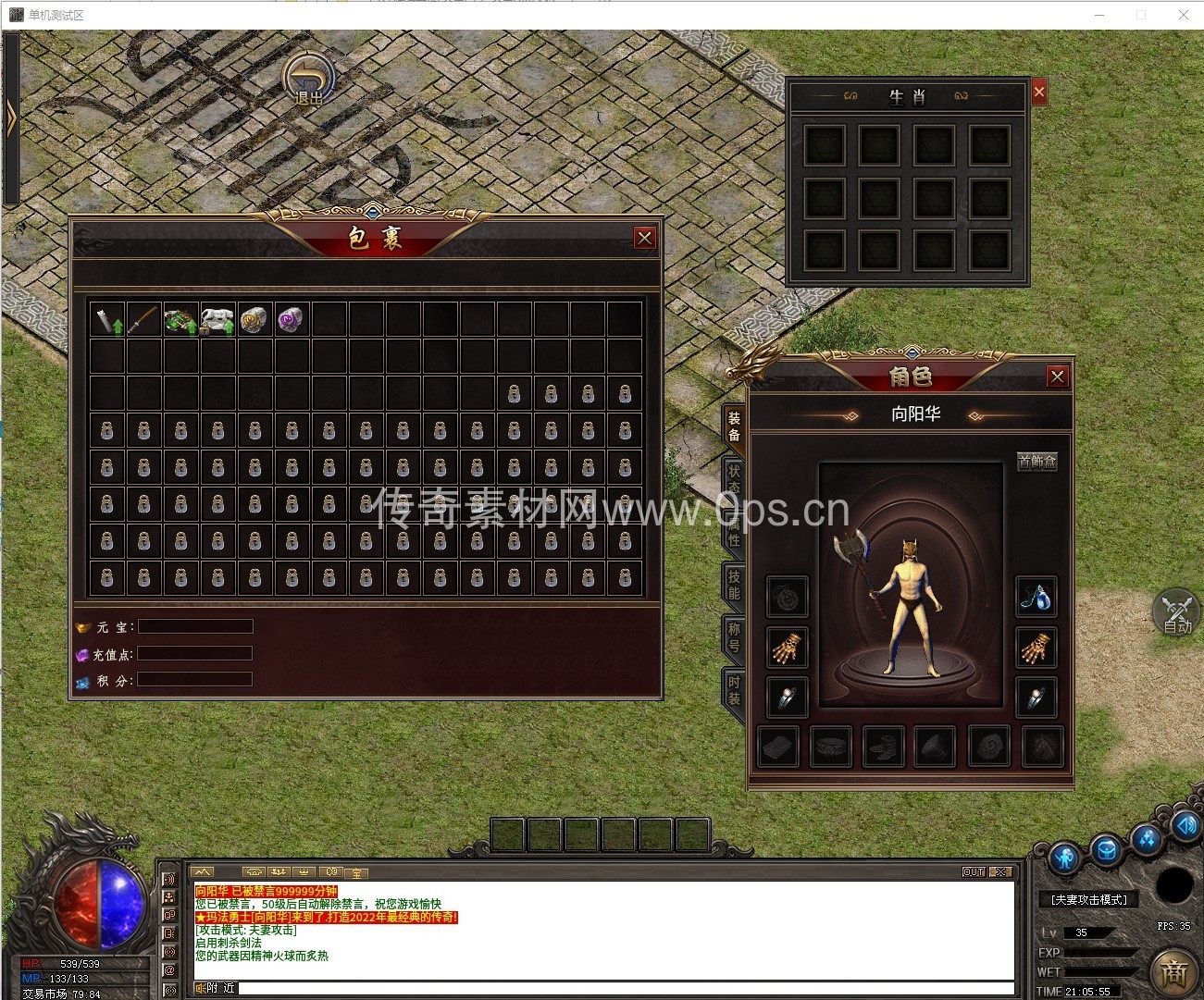Image resolution: width=1204 pixels, height=1000 pixels.
Task: Toggle the 自动 auto-battle button
Action: [x=1176, y=611]
